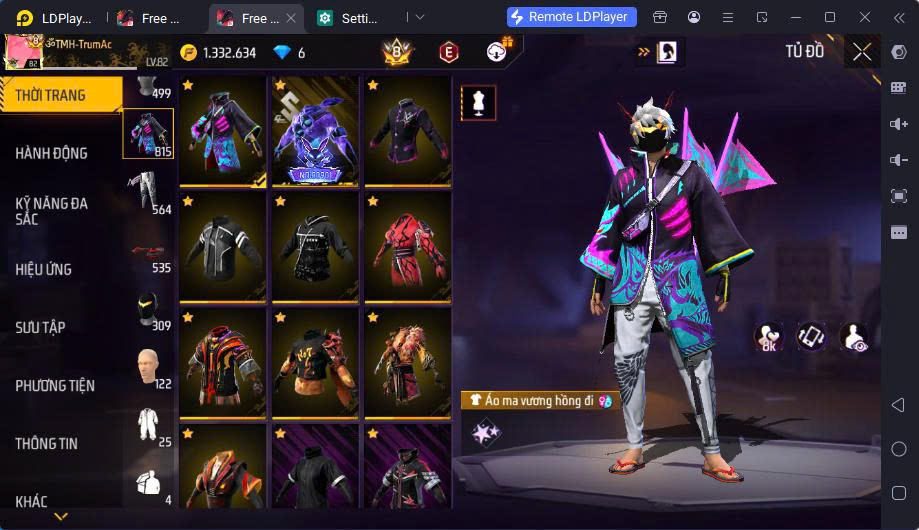Open the diamond currency top-up
This screenshot has width=919, height=530.
click(x=290, y=53)
